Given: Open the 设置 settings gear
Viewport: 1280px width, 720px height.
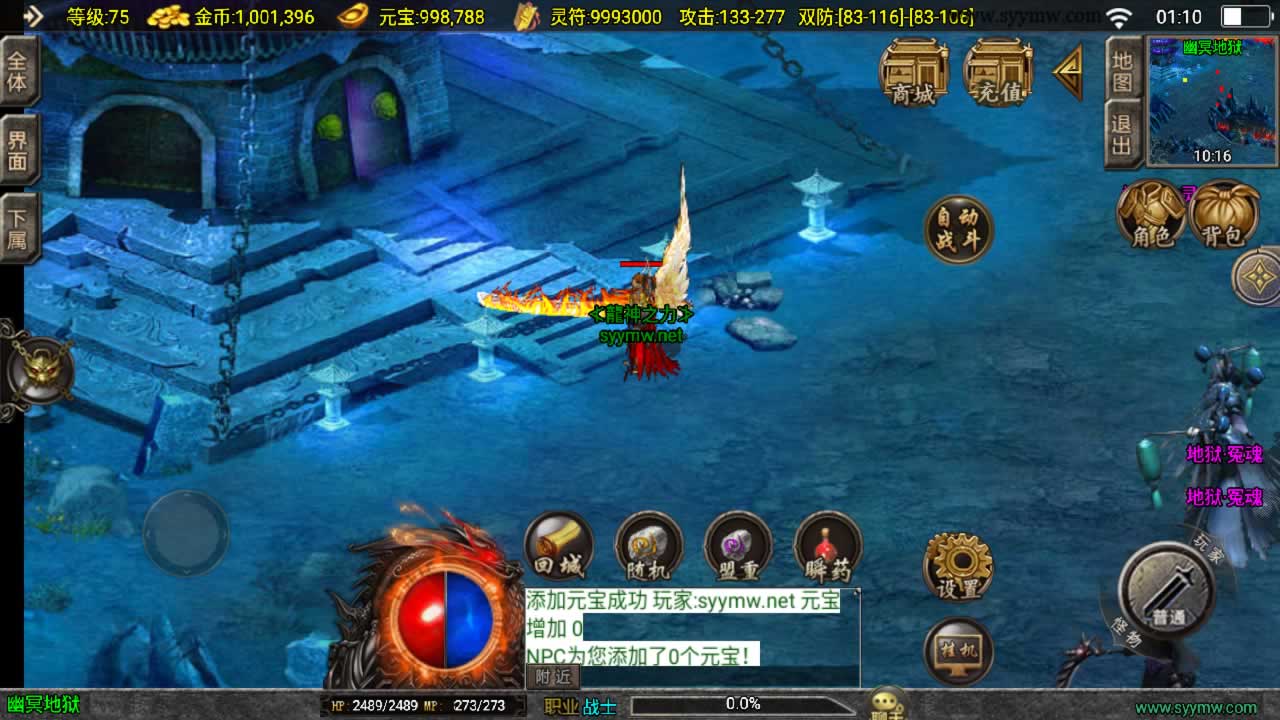Looking at the screenshot, I should coord(957,566).
